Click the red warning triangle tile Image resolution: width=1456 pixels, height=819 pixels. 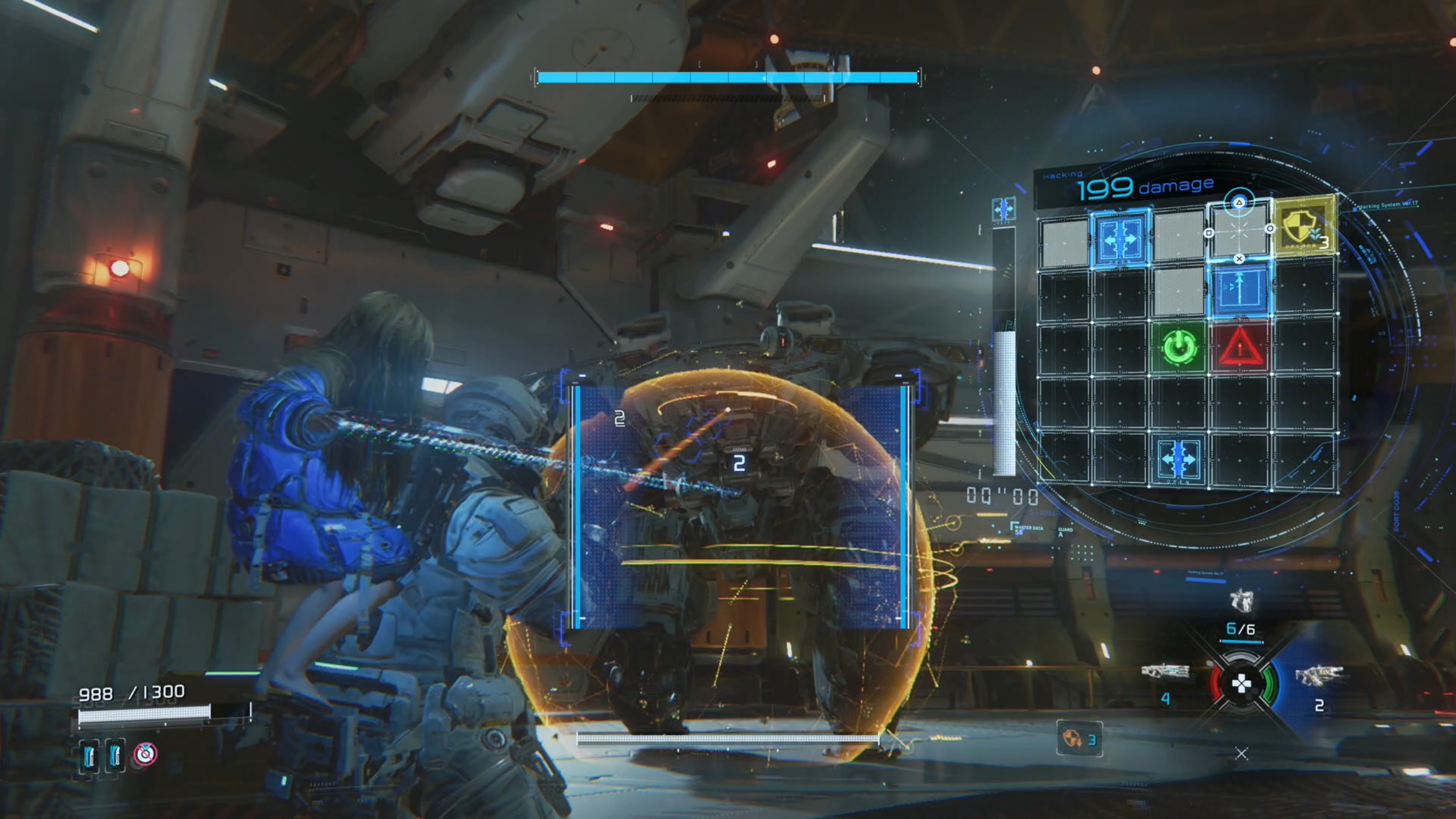(x=1240, y=347)
